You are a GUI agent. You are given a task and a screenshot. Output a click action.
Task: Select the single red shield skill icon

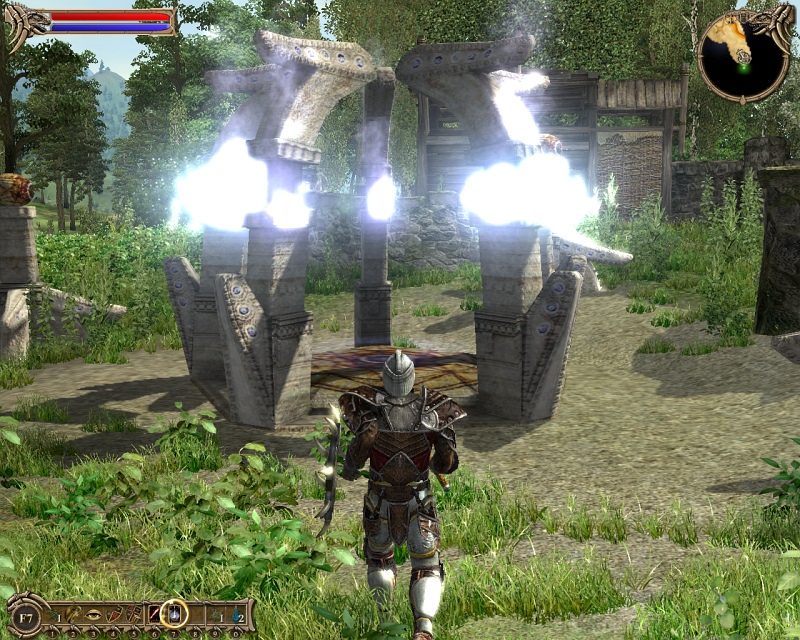(x=114, y=615)
